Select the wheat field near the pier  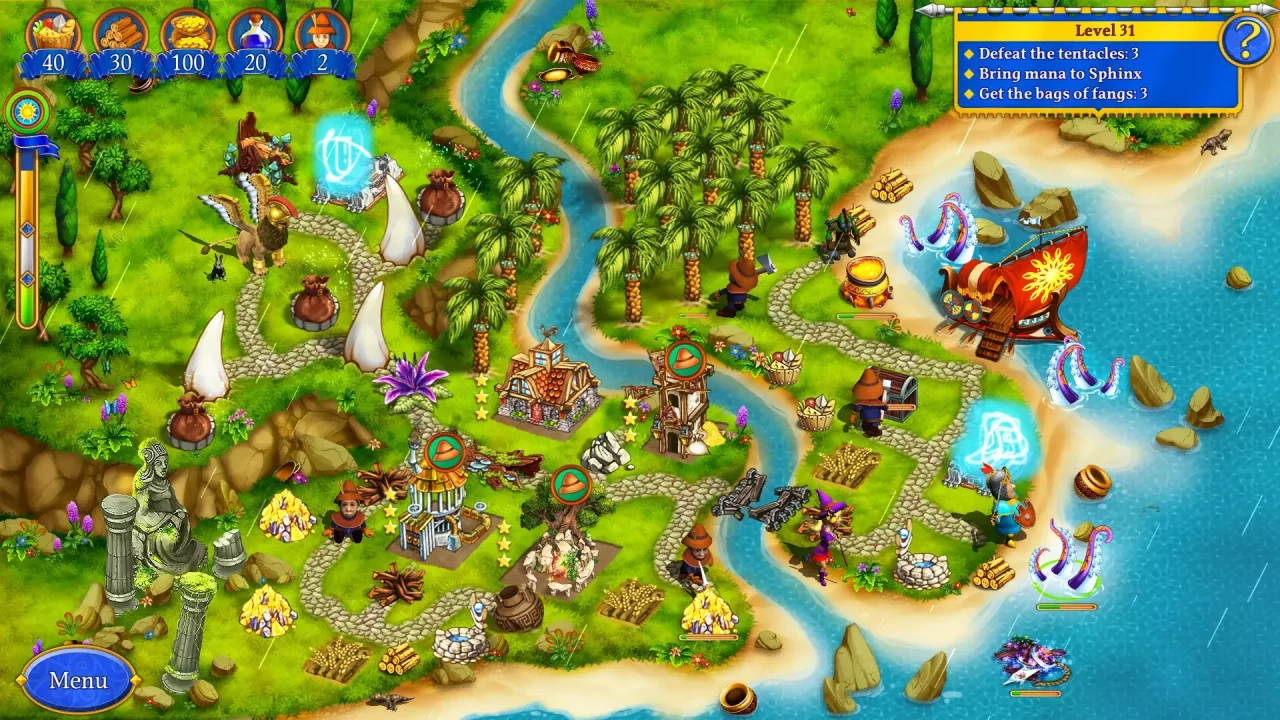(850, 460)
